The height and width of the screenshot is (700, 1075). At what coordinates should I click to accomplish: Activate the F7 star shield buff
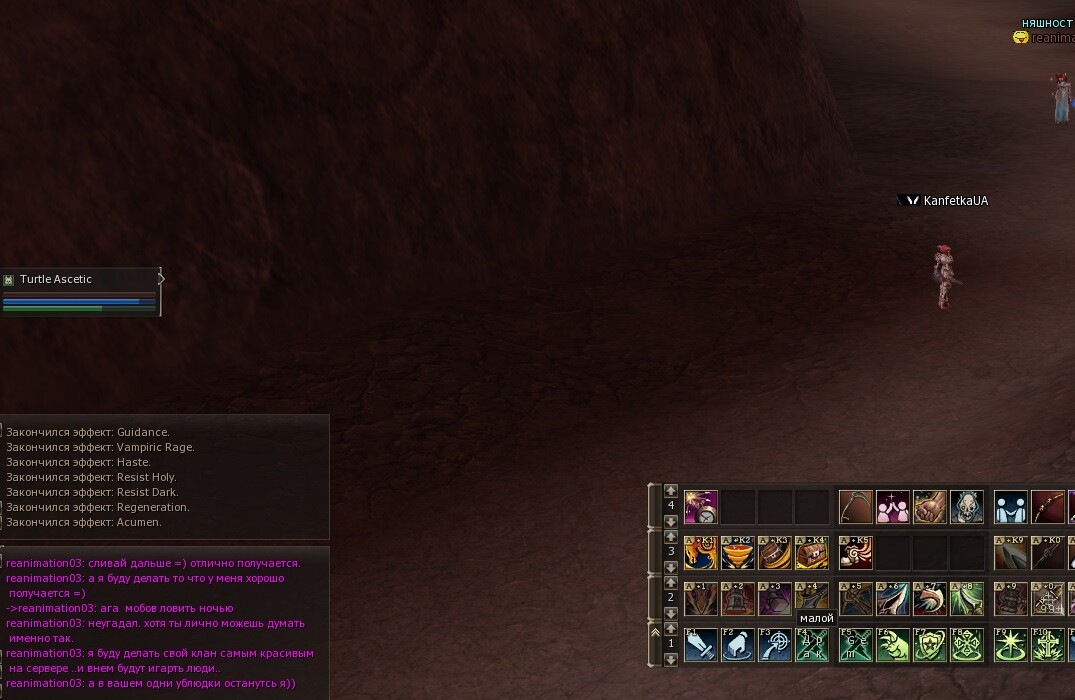coord(930,645)
